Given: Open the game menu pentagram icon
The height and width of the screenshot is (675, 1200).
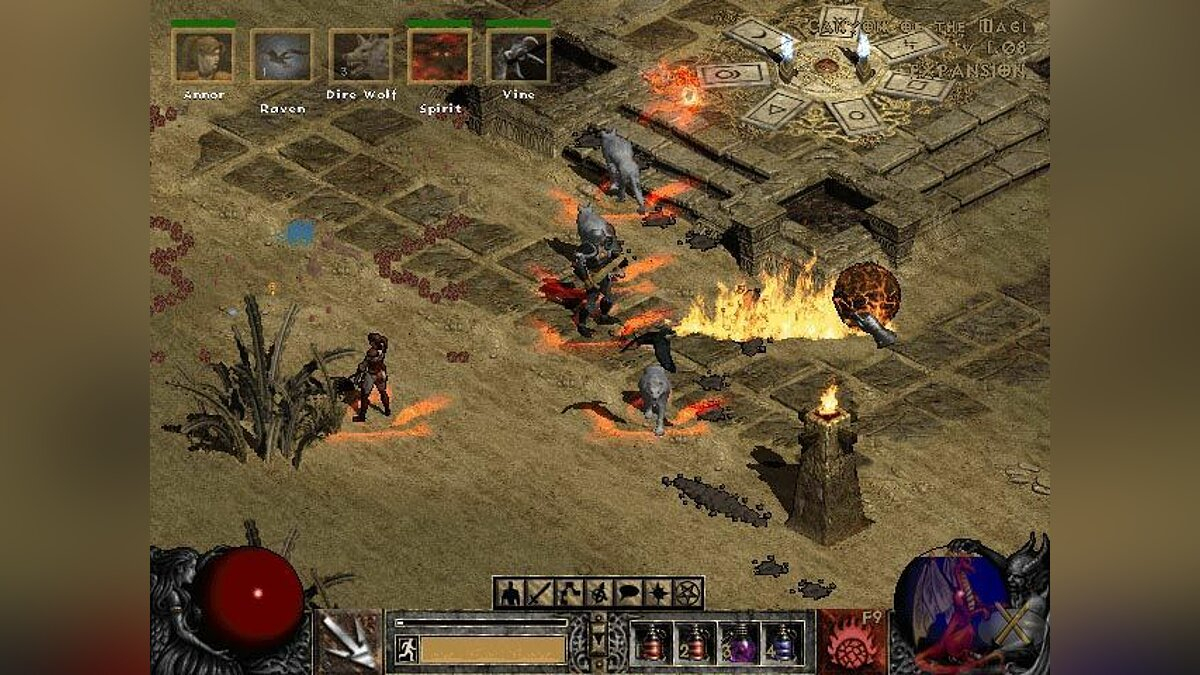Looking at the screenshot, I should pyautogui.click(x=688, y=593).
